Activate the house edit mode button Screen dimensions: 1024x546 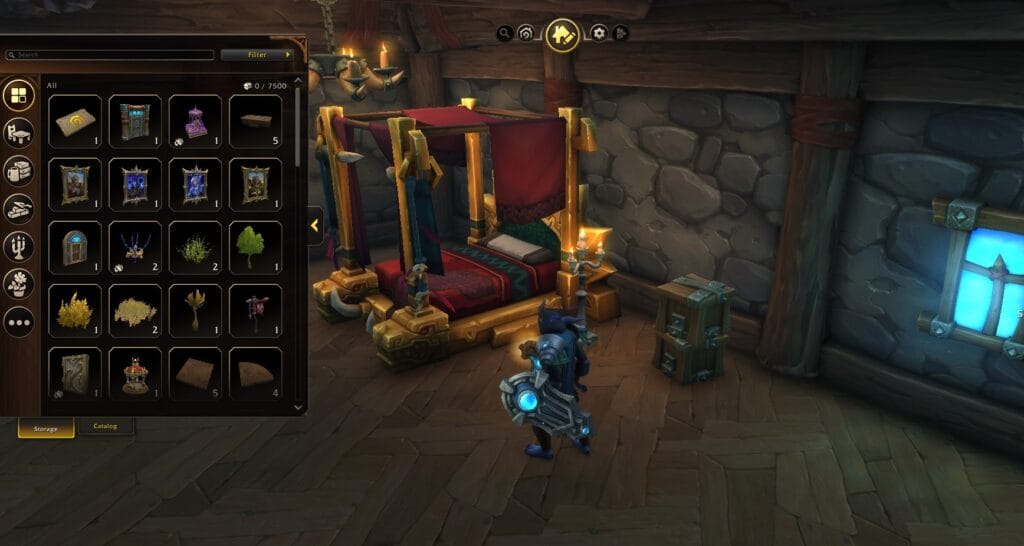pos(562,35)
